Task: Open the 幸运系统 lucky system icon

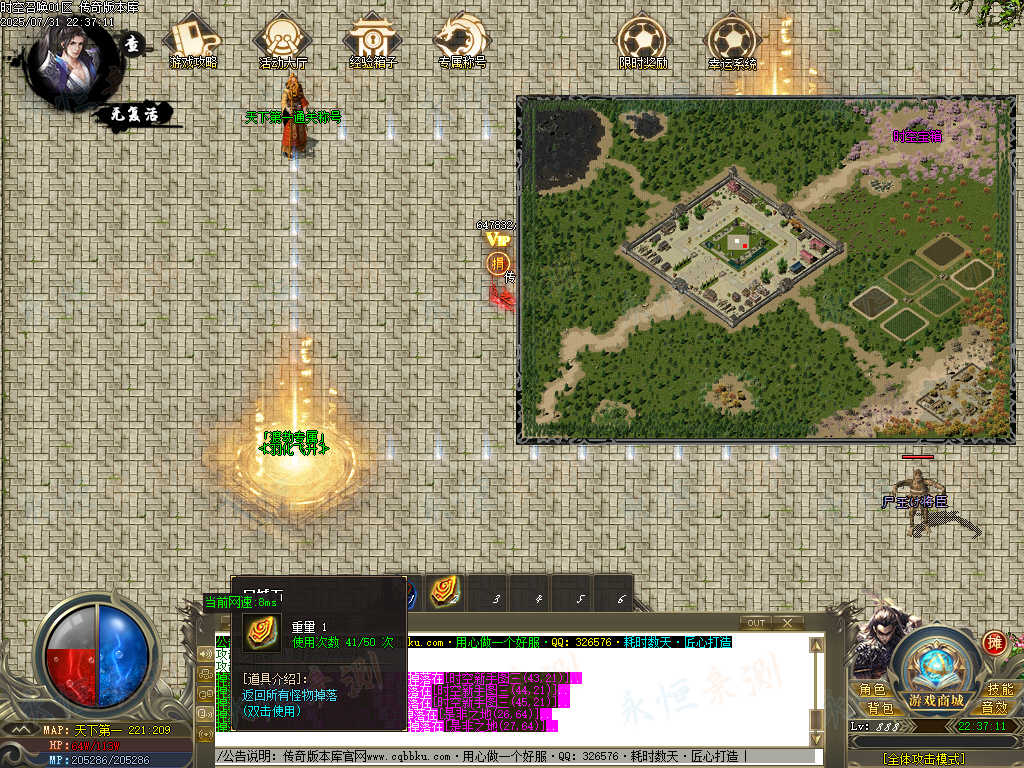Action: 733,40
